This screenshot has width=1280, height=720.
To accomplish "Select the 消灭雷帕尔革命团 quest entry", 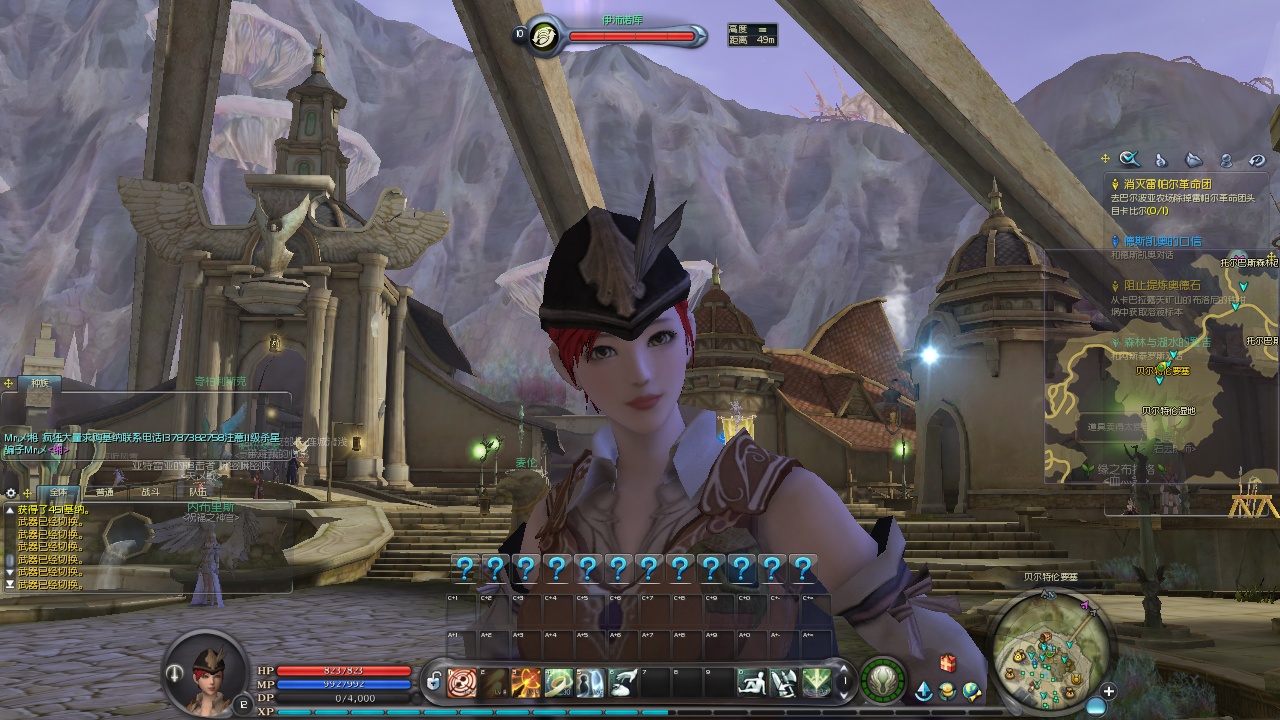I will click(x=1167, y=184).
